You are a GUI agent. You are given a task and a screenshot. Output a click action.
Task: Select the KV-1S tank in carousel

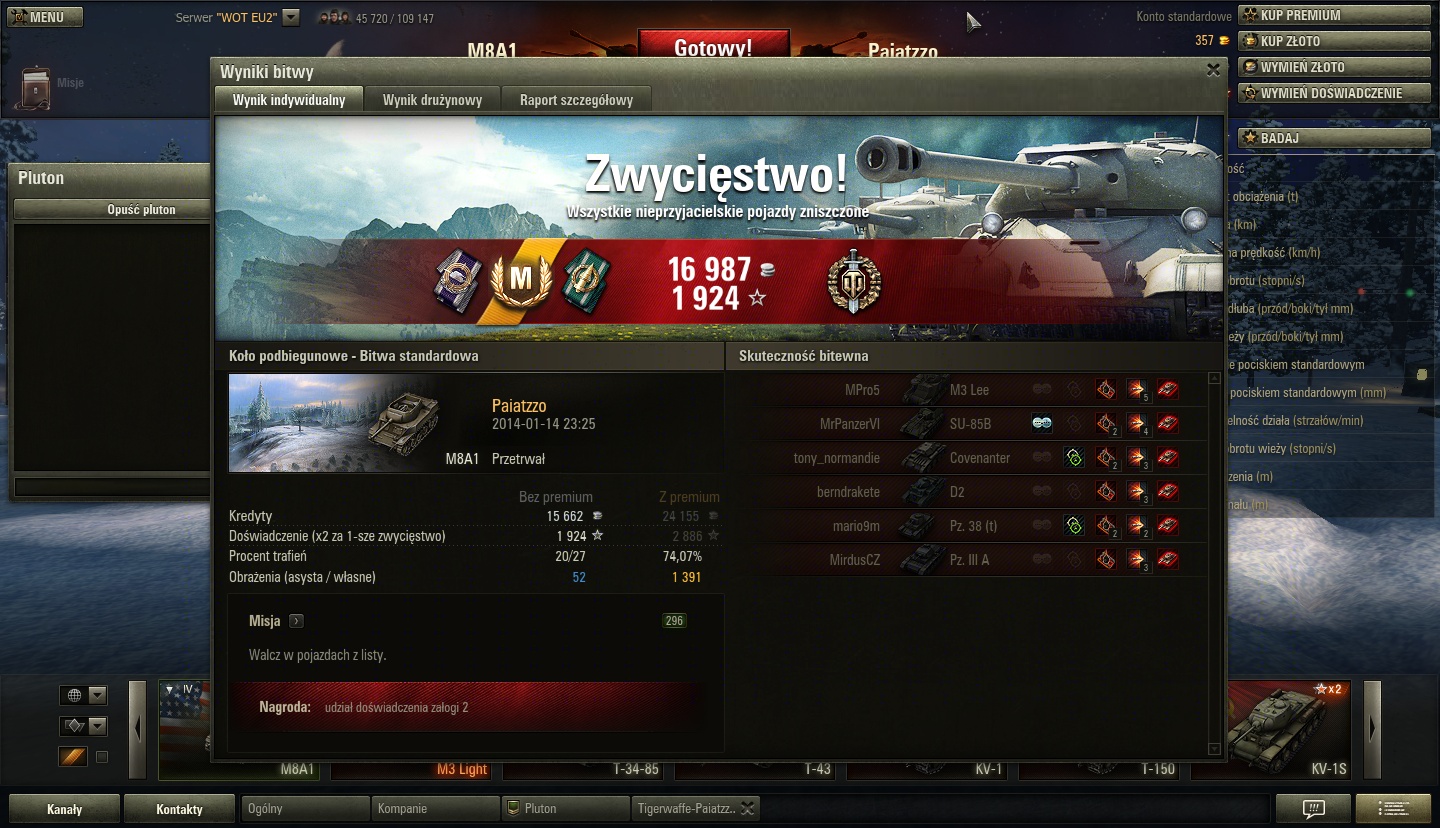[1274, 731]
